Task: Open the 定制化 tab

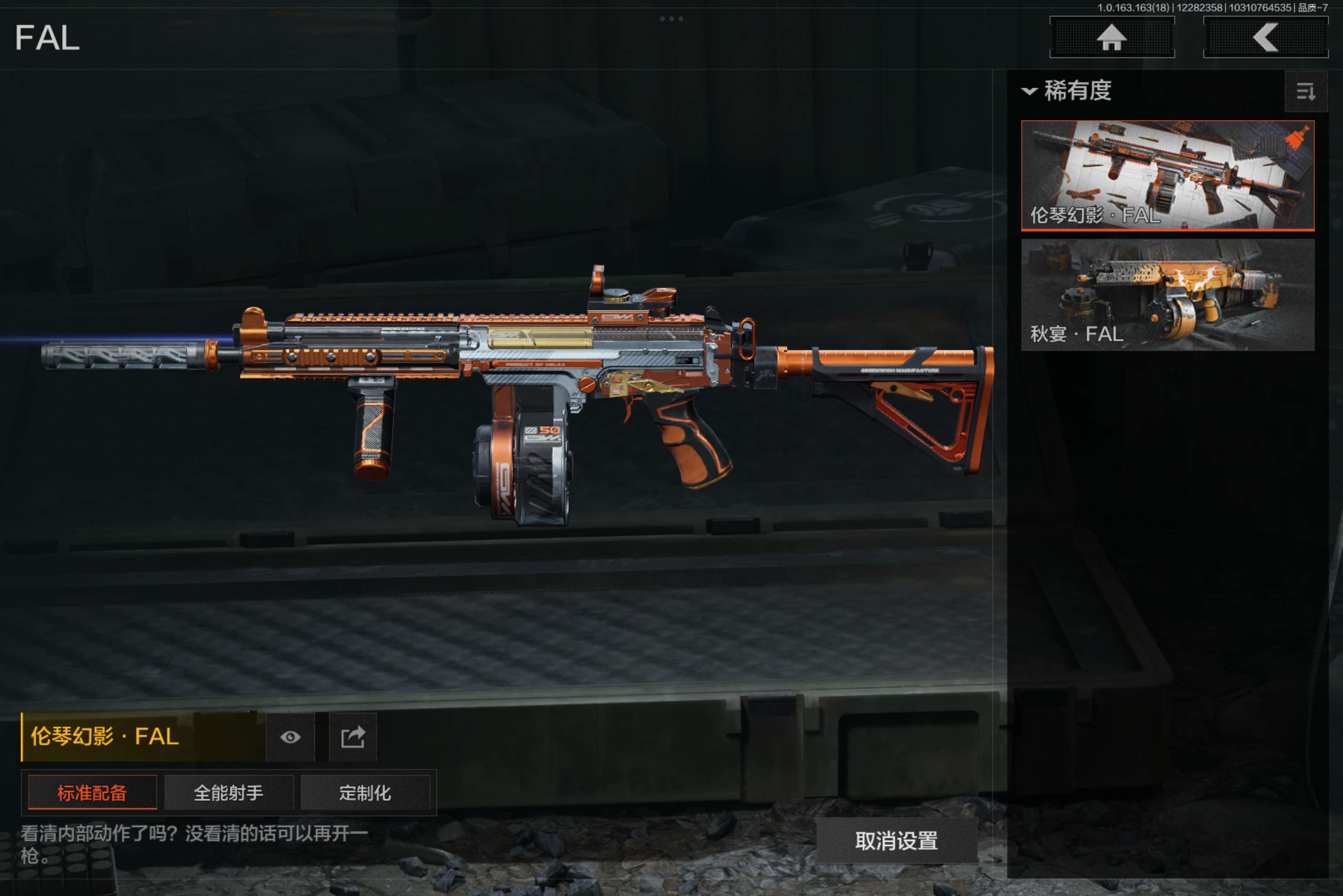Action: click(365, 792)
